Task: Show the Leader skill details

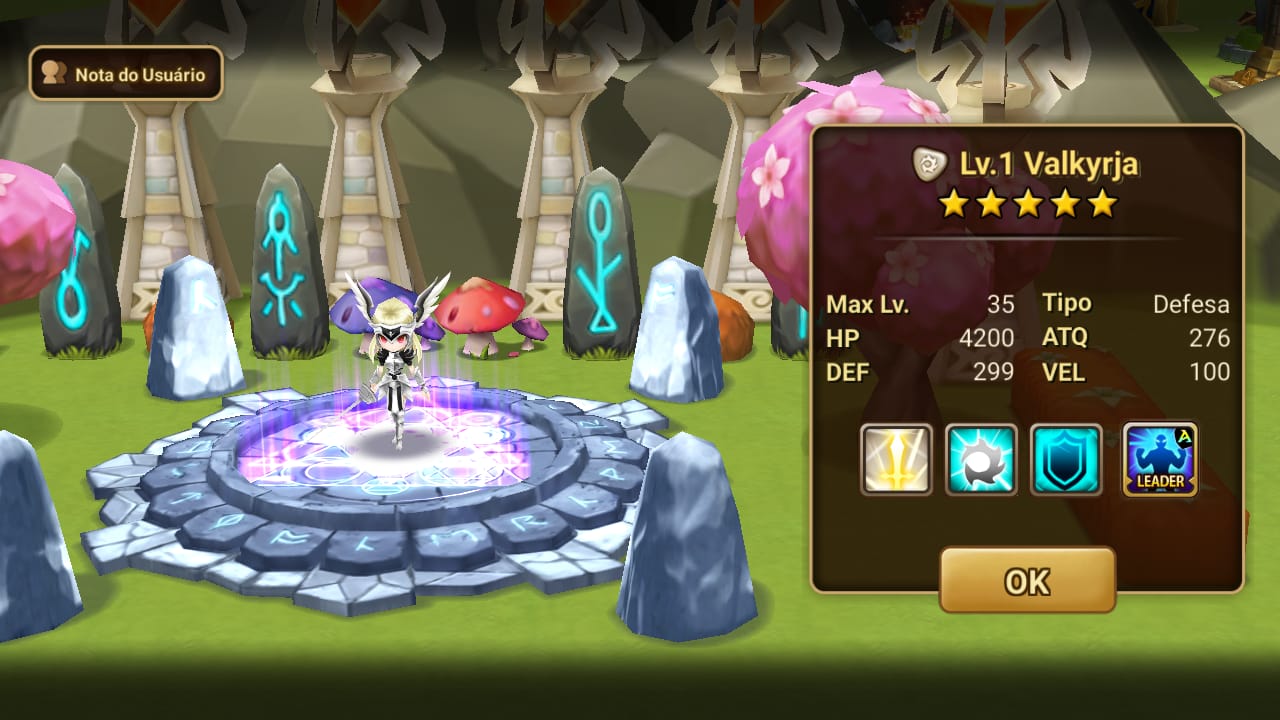Action: tap(1160, 460)
